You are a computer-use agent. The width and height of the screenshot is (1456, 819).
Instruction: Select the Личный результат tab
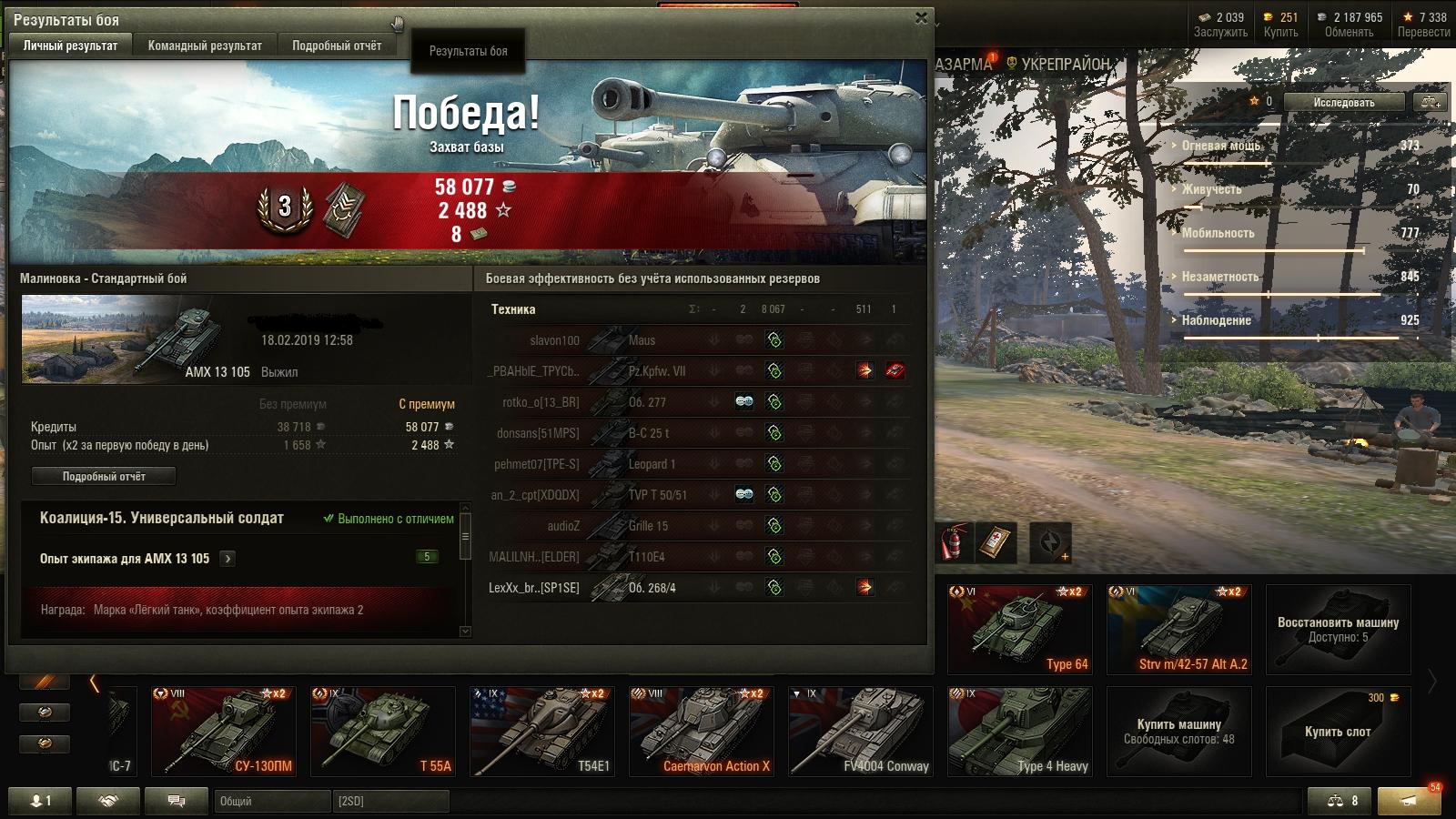tap(70, 45)
